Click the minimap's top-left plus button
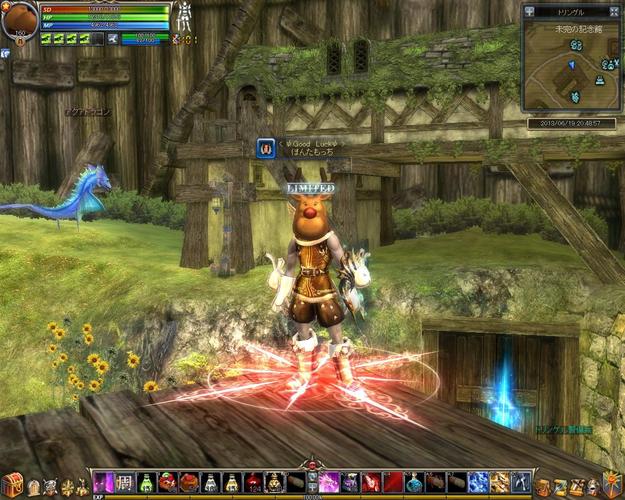 click(x=529, y=11)
